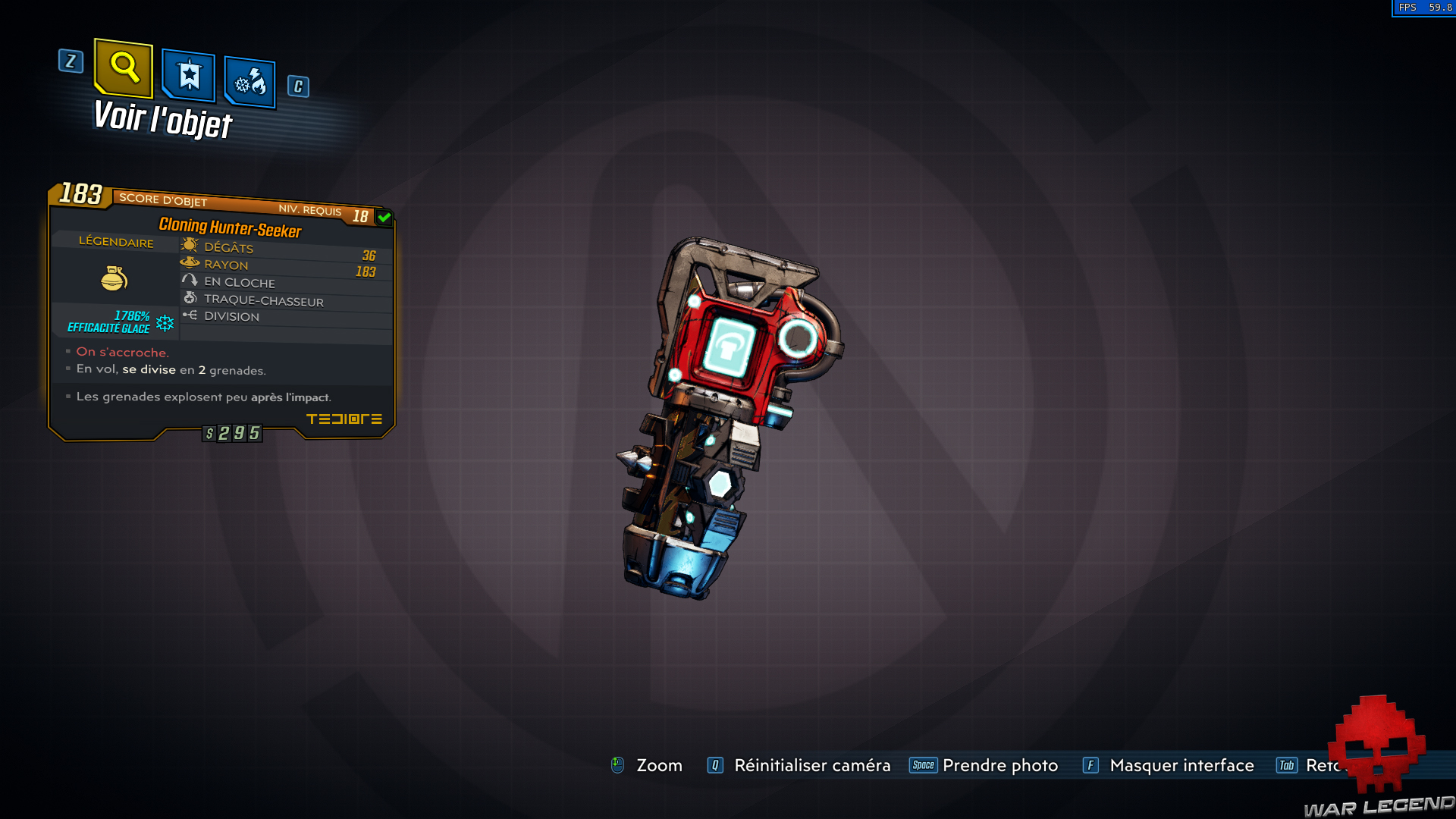
Task: Click the En Cloche arc icon
Action: coord(190,281)
